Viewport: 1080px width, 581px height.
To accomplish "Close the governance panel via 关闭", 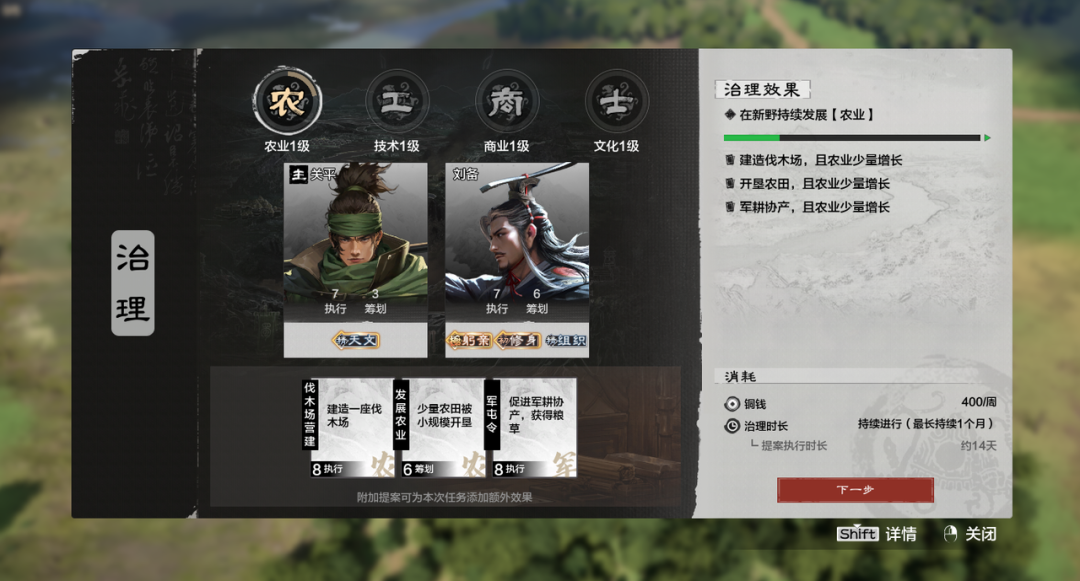I will pyautogui.click(x=970, y=535).
